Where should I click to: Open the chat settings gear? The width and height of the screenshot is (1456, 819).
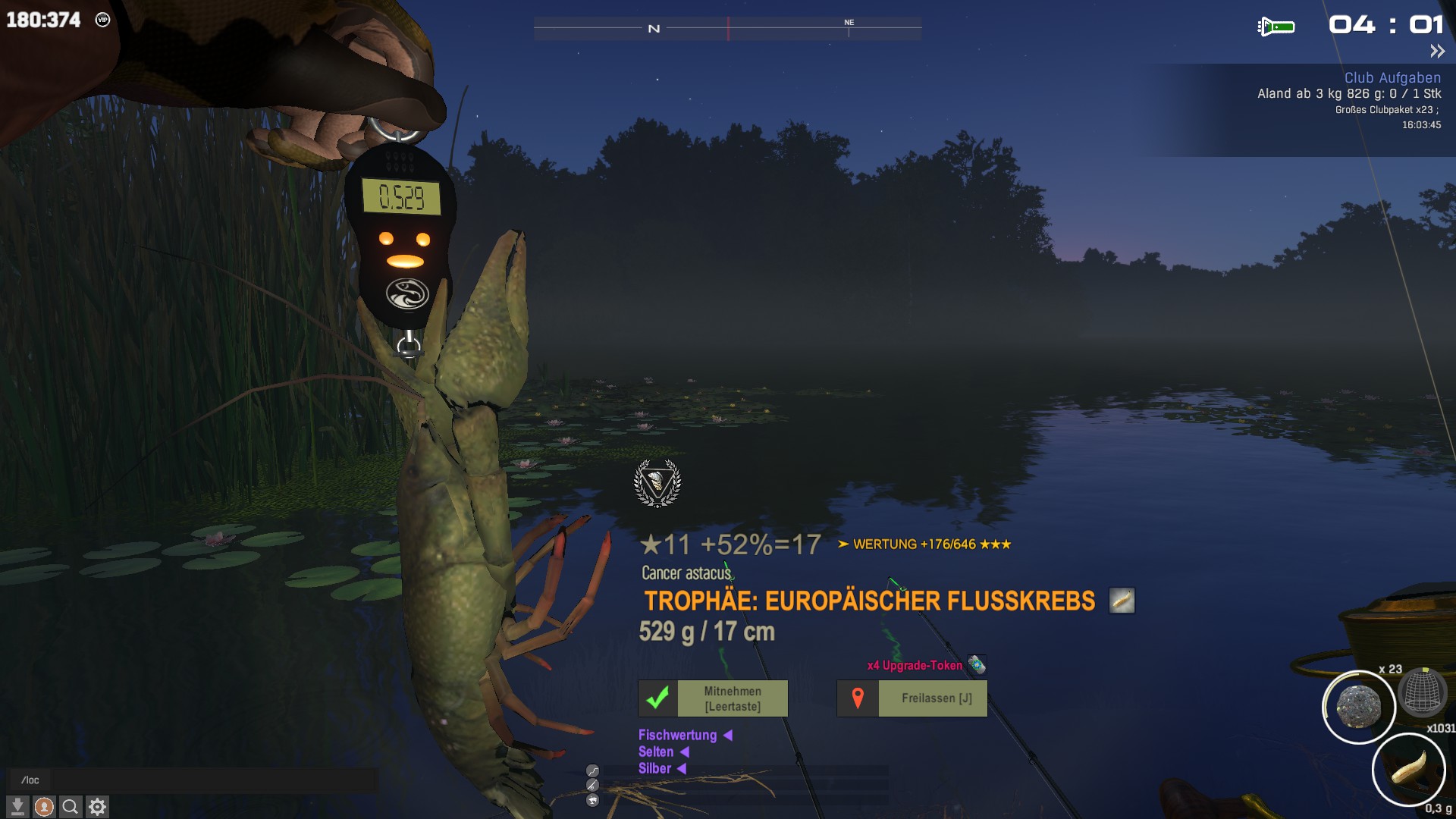click(x=97, y=807)
